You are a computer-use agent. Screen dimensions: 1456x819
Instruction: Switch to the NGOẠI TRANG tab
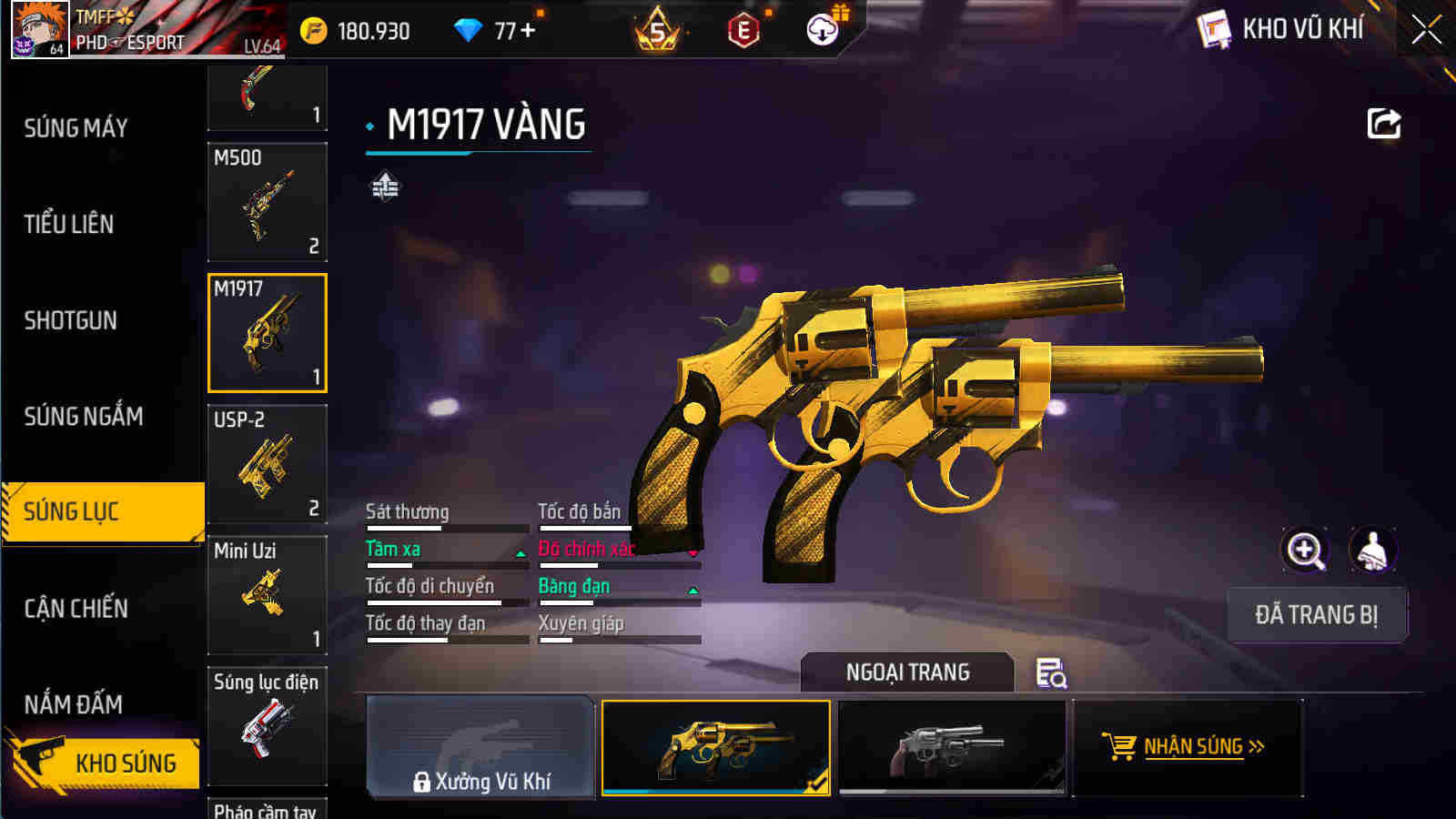point(905,673)
